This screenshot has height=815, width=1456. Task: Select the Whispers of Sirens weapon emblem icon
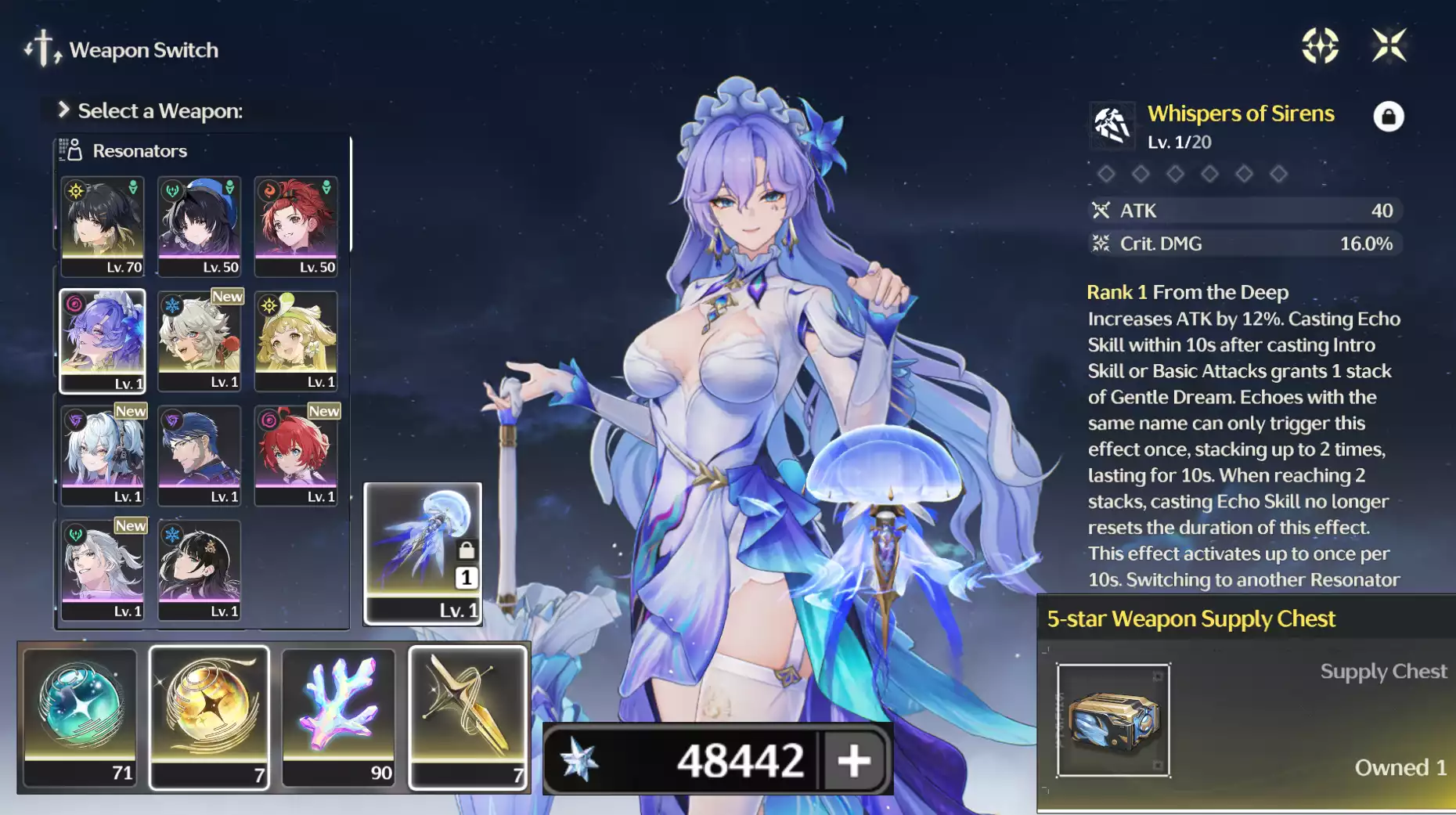pyautogui.click(x=1111, y=126)
